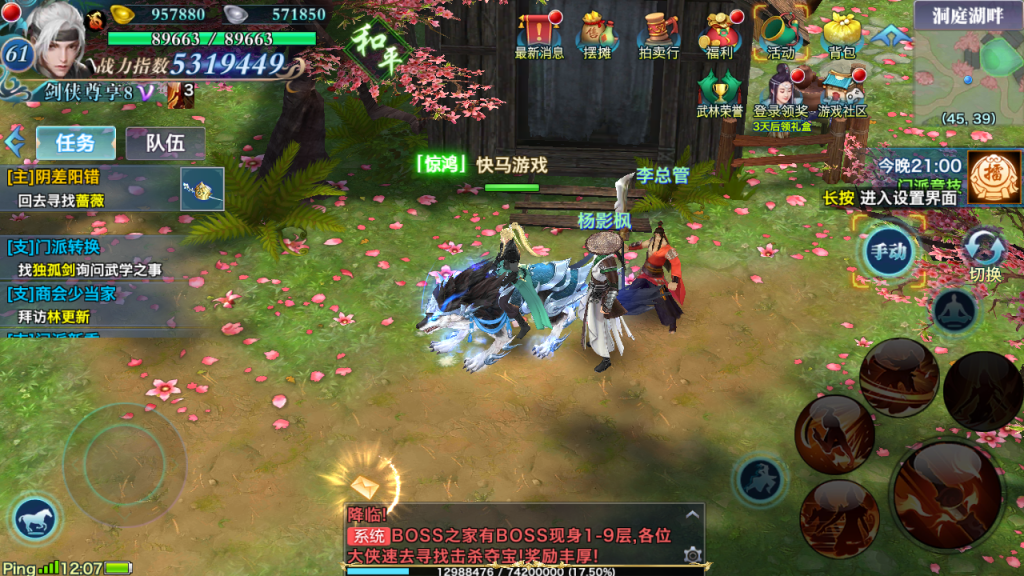Open the 洞庭湖畔 minimap
Image resolution: width=1024 pixels, height=576 pixels.
click(968, 65)
